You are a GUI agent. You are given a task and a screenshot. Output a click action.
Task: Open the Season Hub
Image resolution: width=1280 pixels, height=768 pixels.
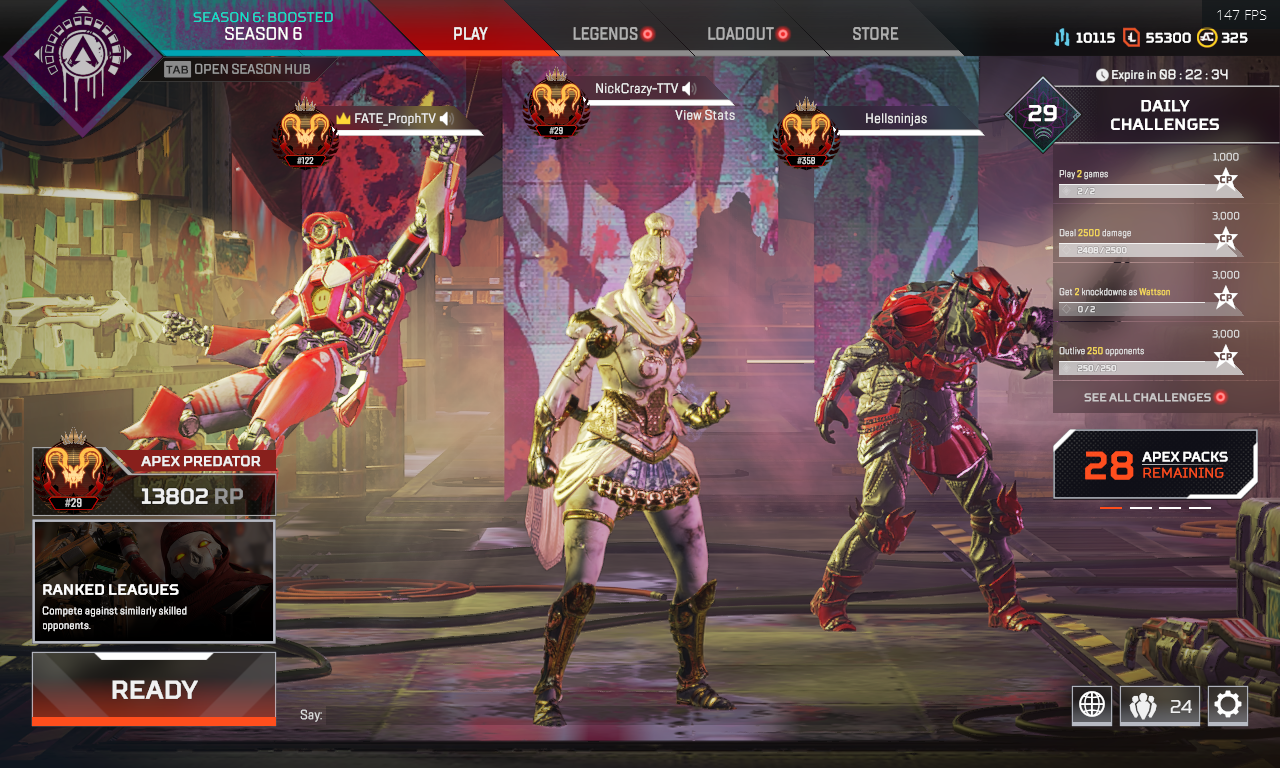pos(238,69)
